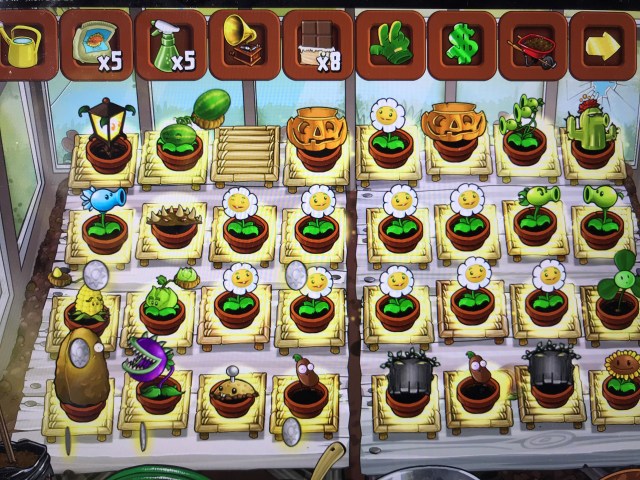Choose the green bug spray bottle

point(169,45)
